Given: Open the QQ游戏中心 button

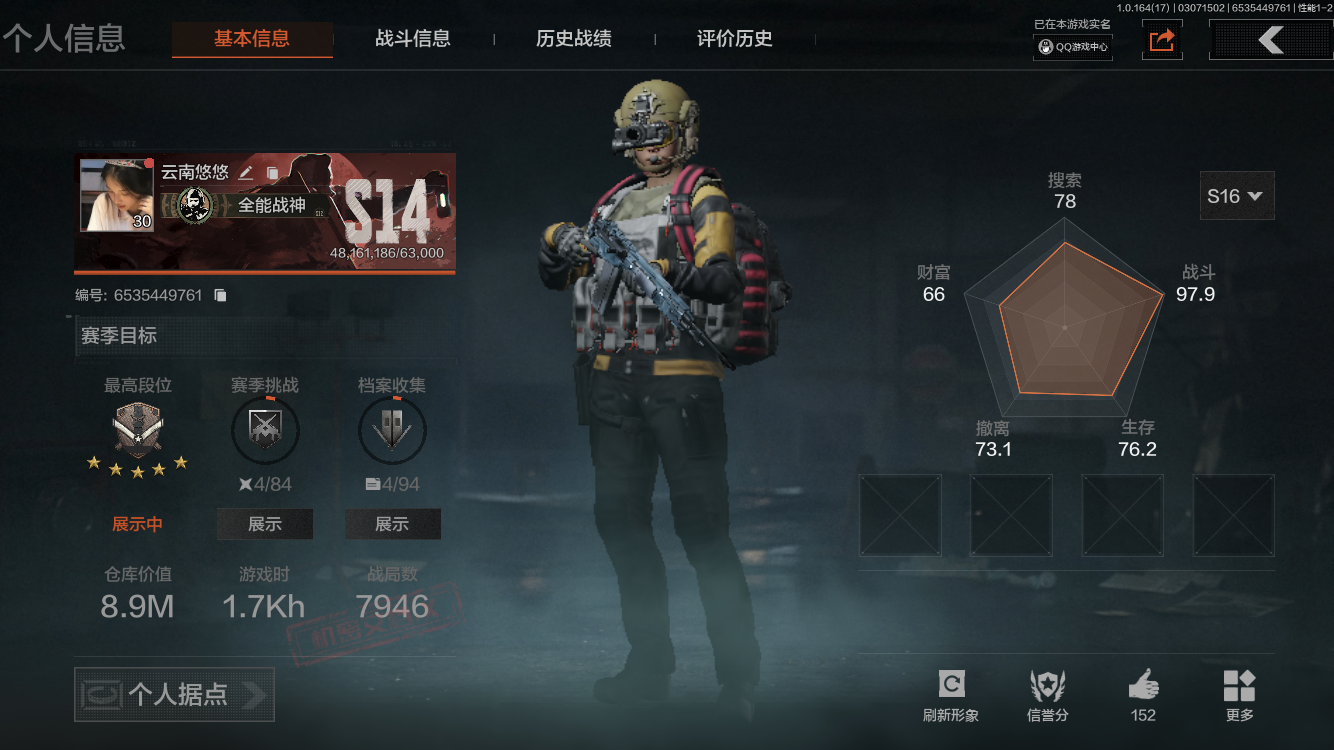Looking at the screenshot, I should [x=1072, y=45].
